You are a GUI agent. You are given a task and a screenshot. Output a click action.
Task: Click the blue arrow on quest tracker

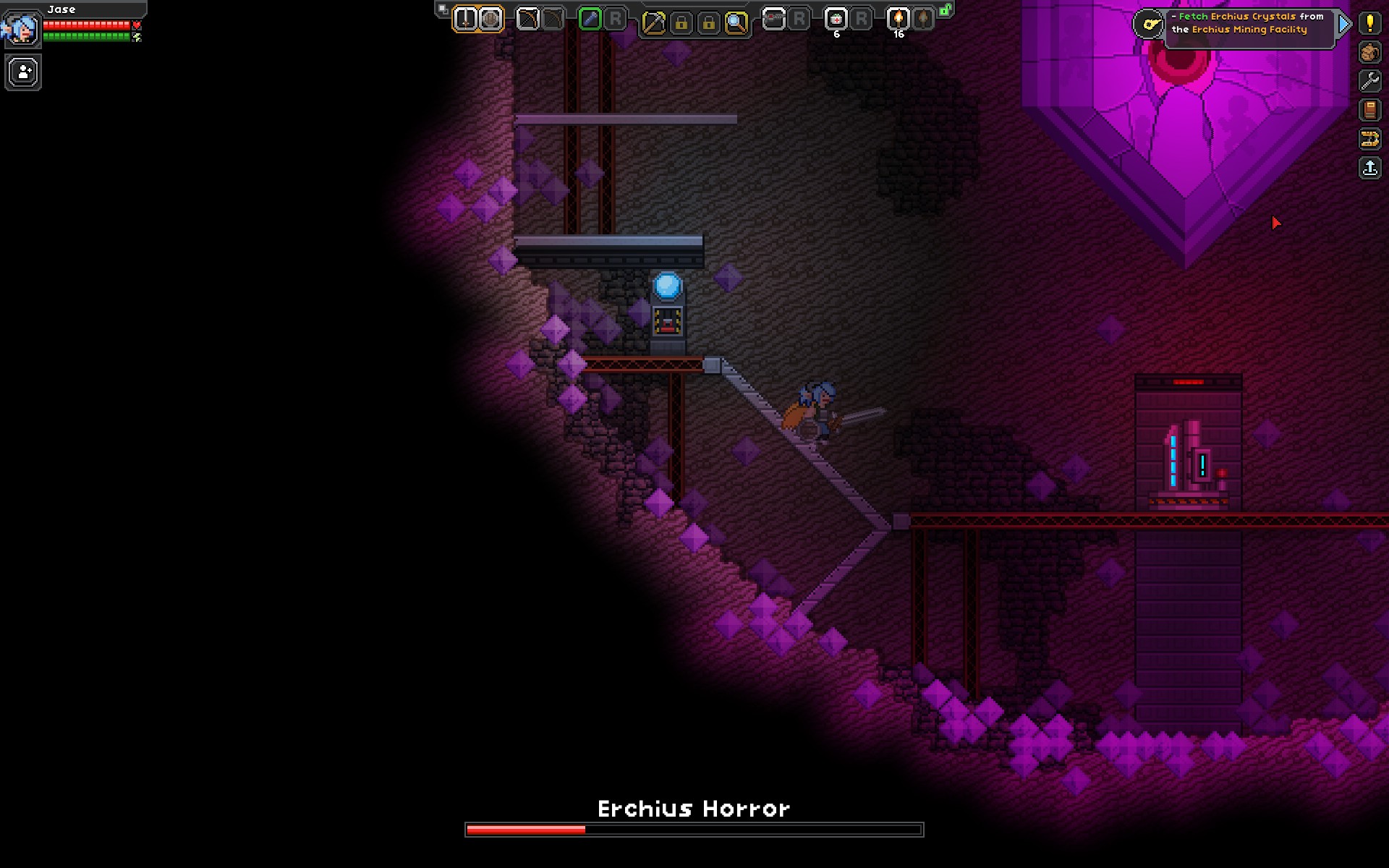pos(1344,24)
